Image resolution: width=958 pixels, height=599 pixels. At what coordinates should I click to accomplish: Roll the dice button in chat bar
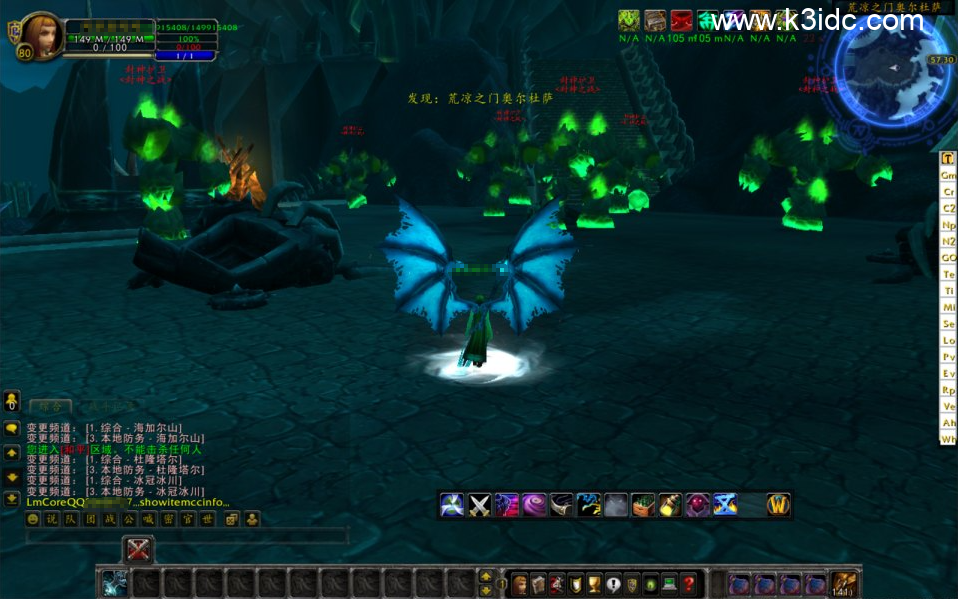tap(231, 519)
